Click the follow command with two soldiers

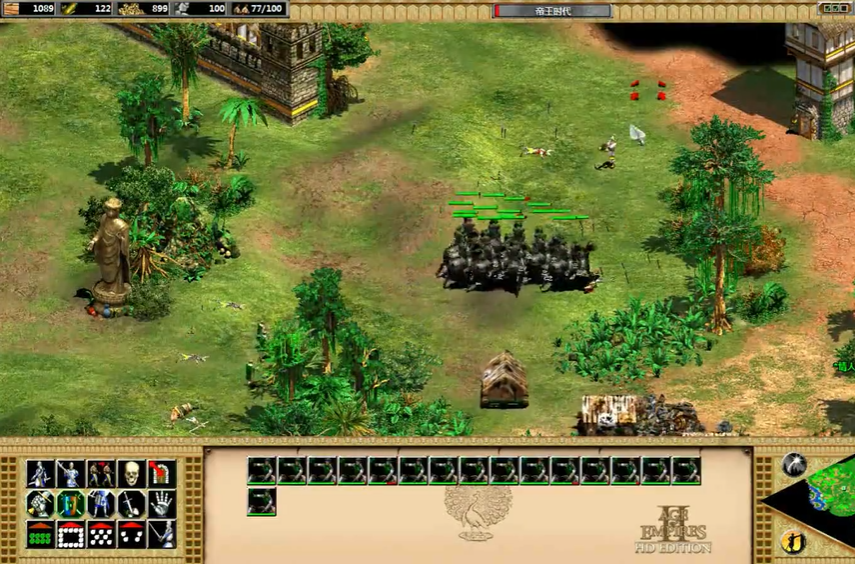pos(101,474)
